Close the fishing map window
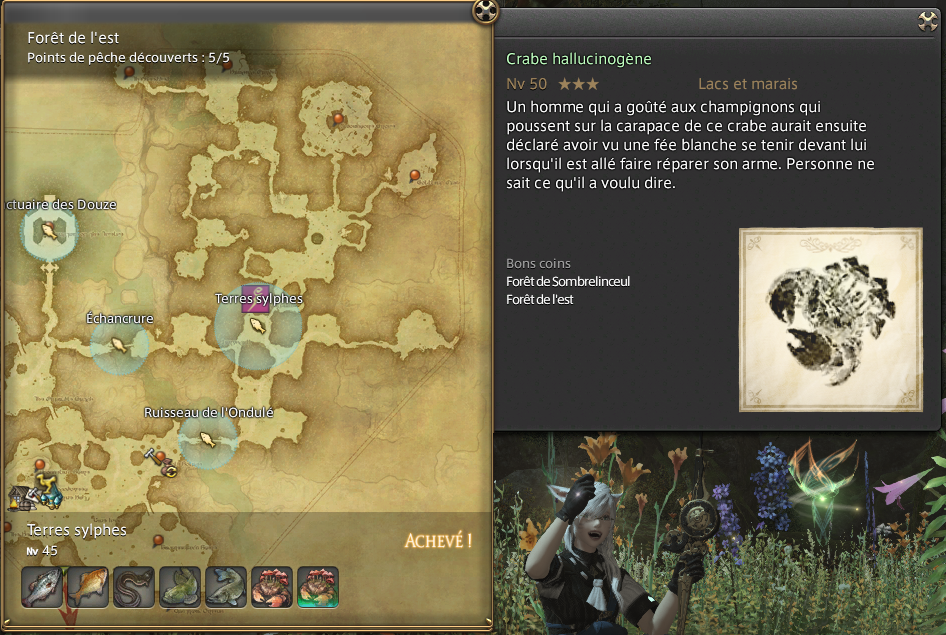The height and width of the screenshot is (635, 946). click(485, 11)
